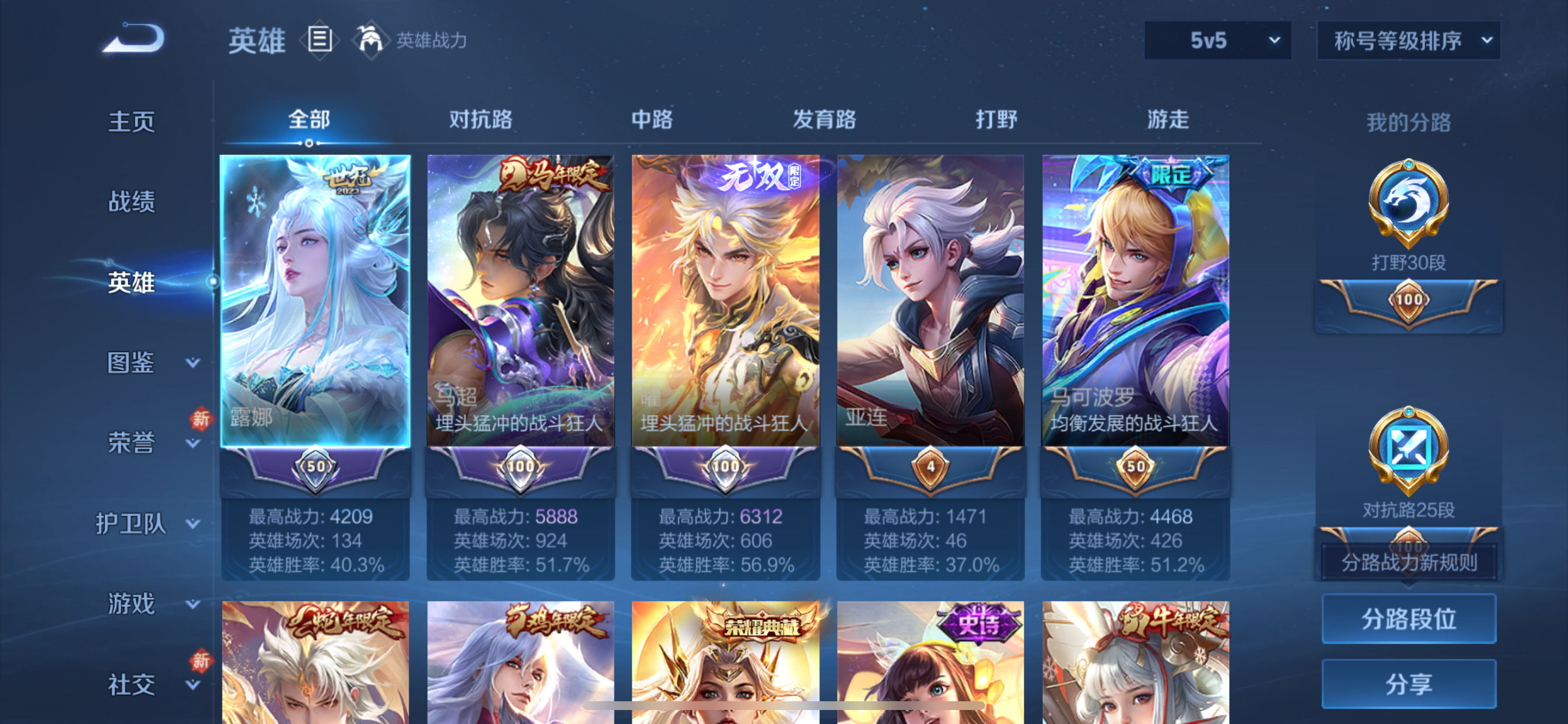Open the hero list view icon beside 英雄
1568x724 pixels.
pyautogui.click(x=319, y=39)
